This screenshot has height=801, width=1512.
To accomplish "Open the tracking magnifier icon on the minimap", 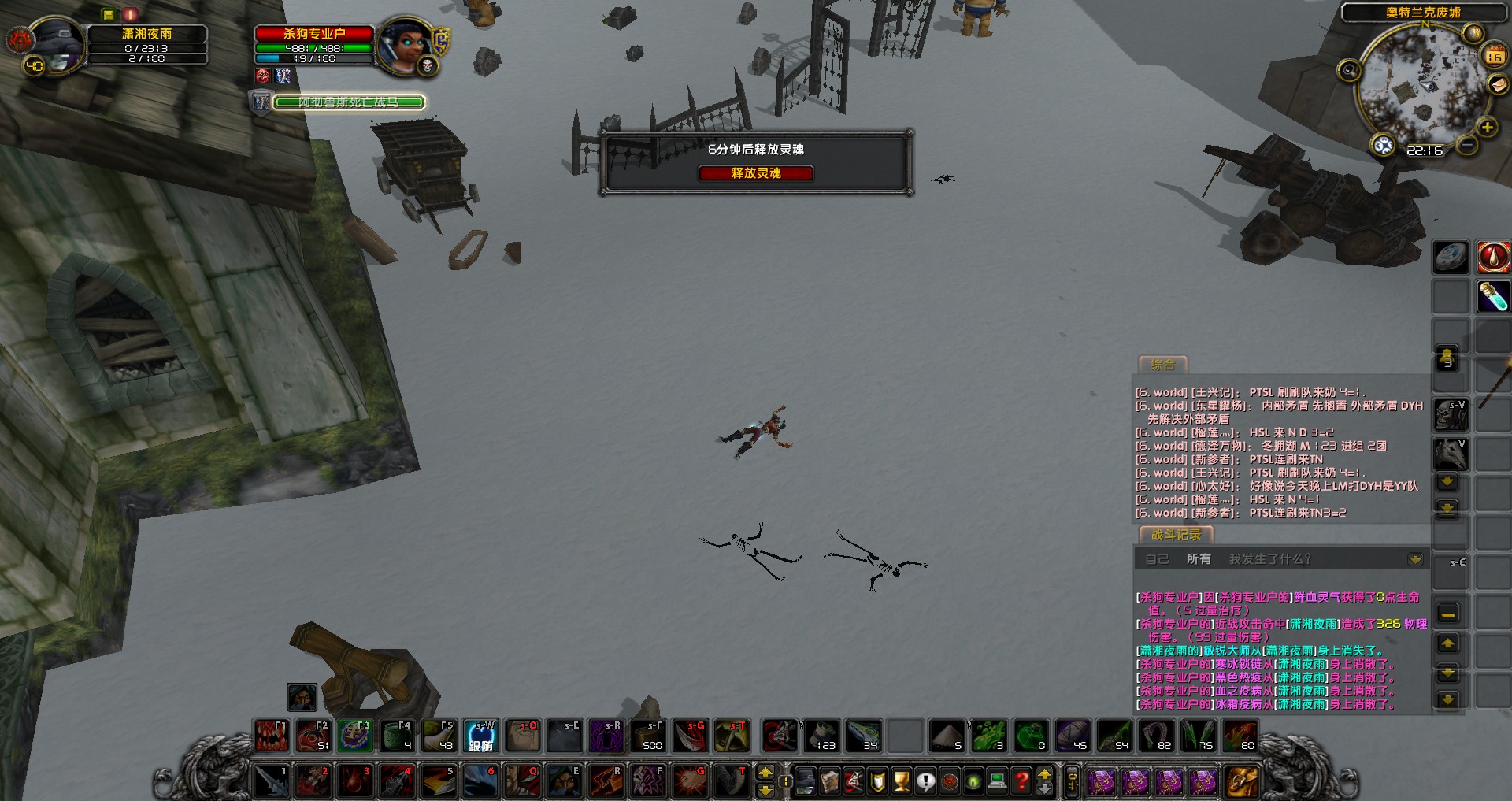I will tap(1349, 71).
